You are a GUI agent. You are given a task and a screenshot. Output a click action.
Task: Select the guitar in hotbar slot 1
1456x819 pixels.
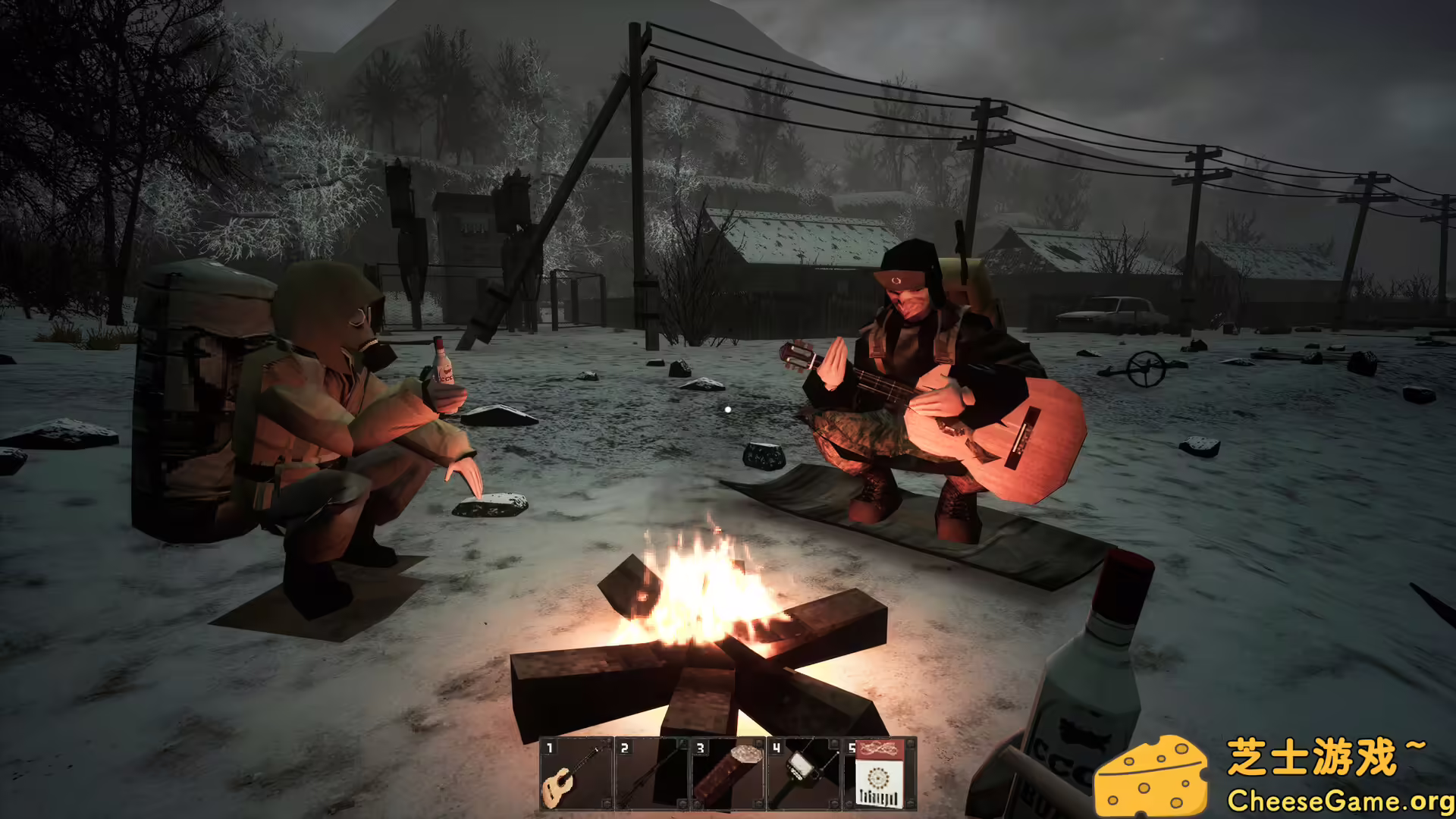tap(576, 777)
